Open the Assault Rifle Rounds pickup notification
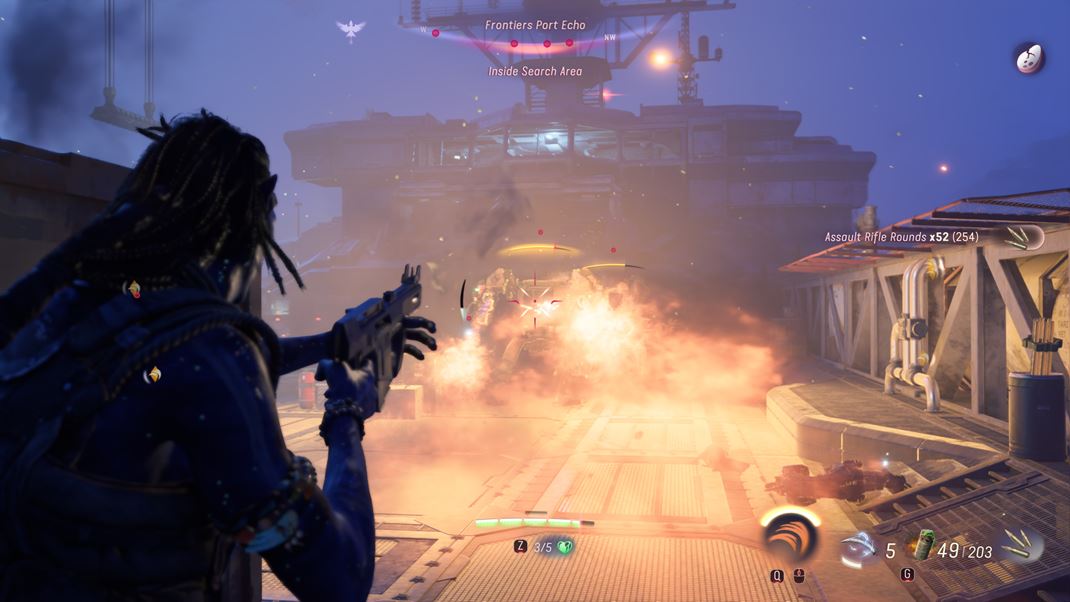This screenshot has height=602, width=1070. point(900,237)
